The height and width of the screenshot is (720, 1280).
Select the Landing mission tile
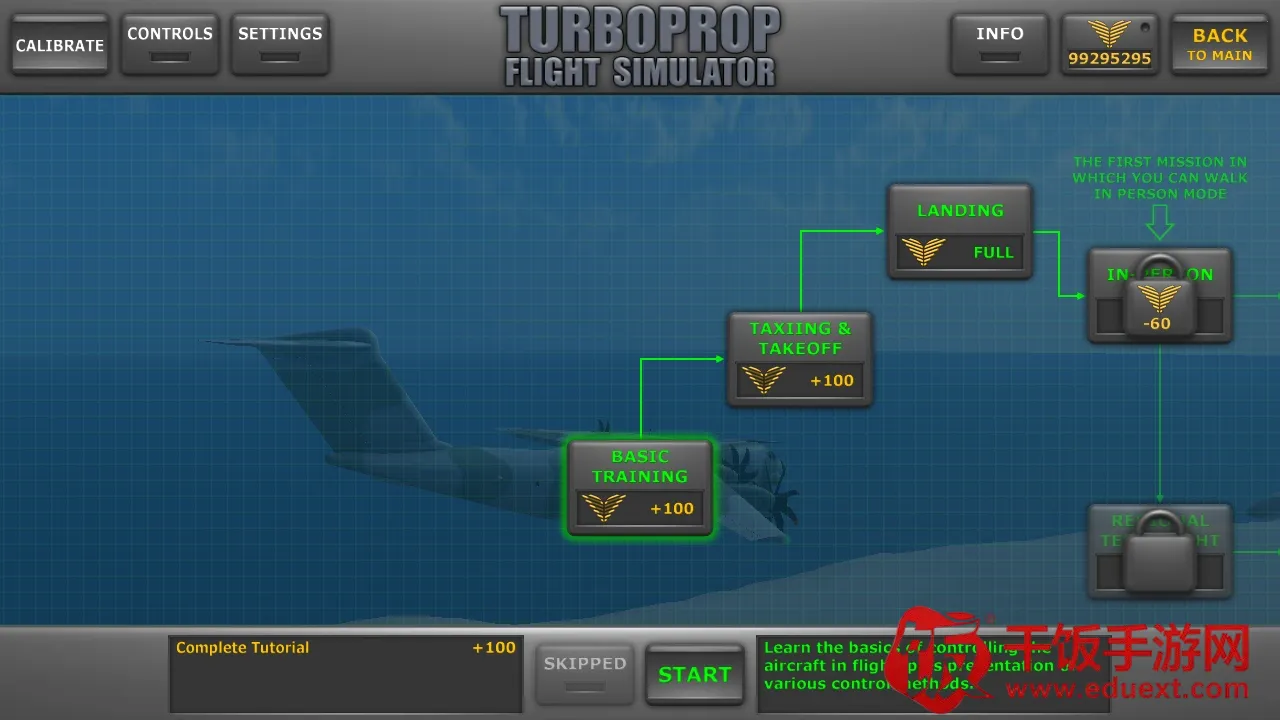pos(960,231)
